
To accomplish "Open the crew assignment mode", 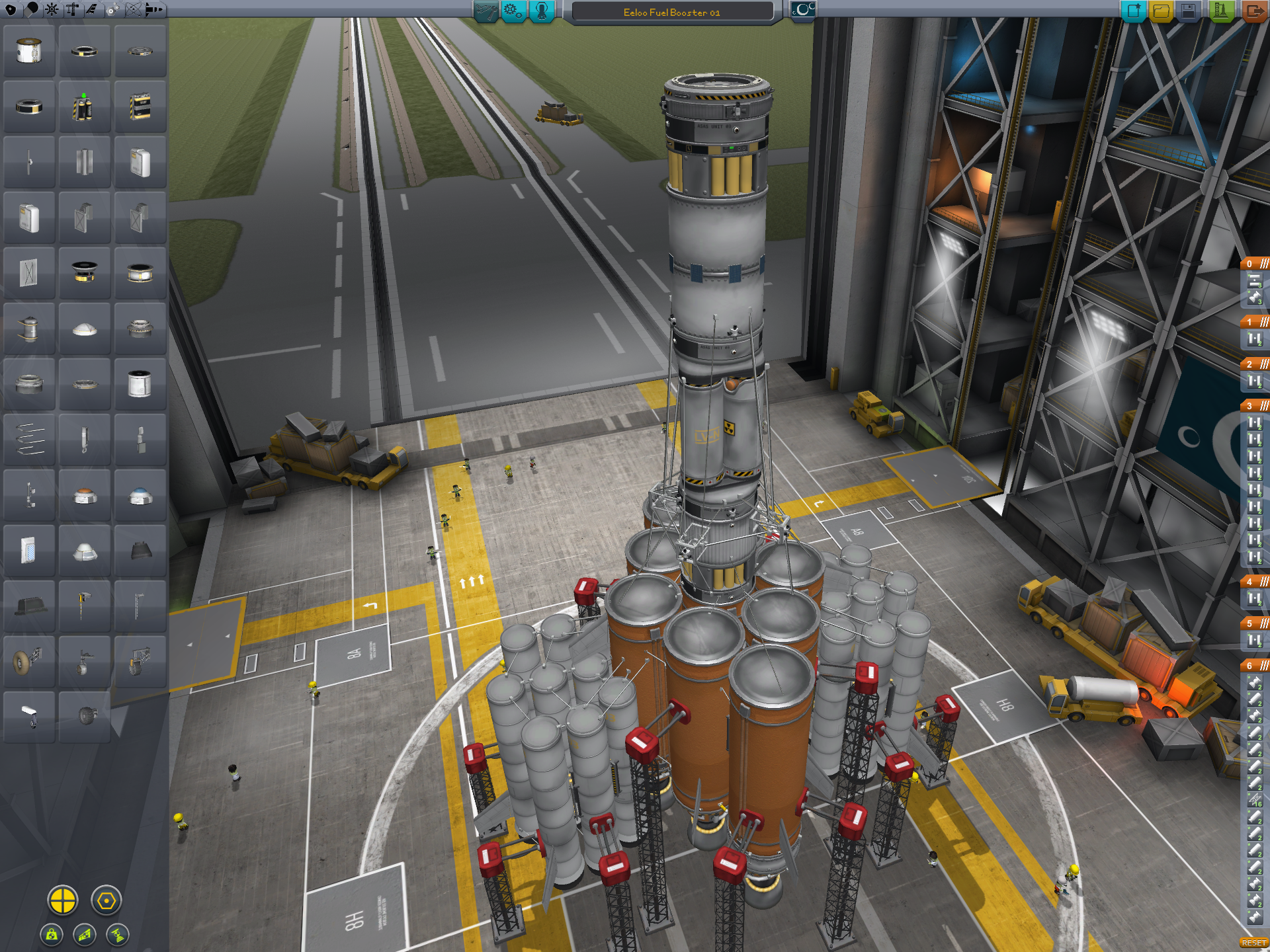I will (x=541, y=11).
